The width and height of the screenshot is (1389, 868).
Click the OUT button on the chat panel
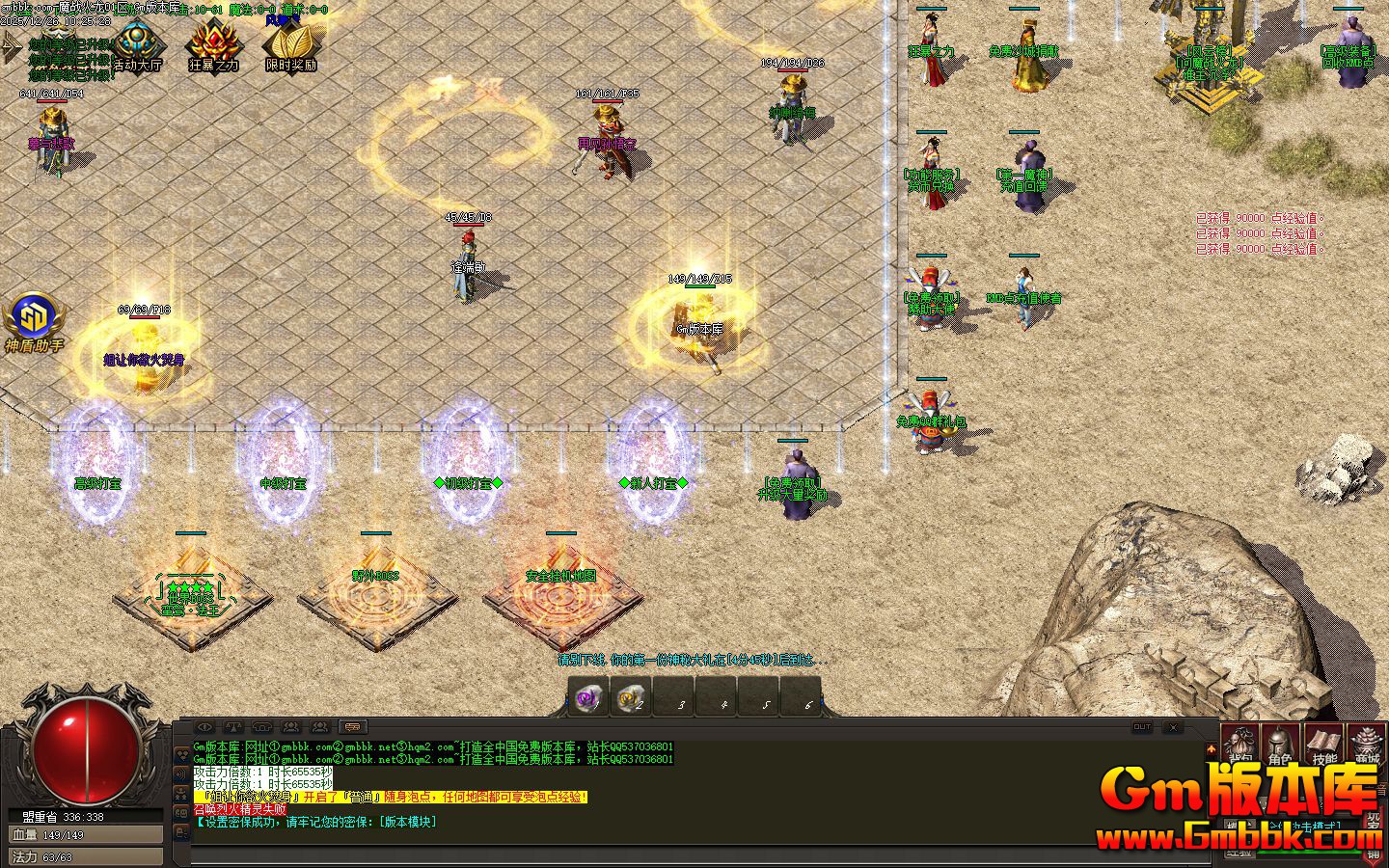(x=1142, y=727)
